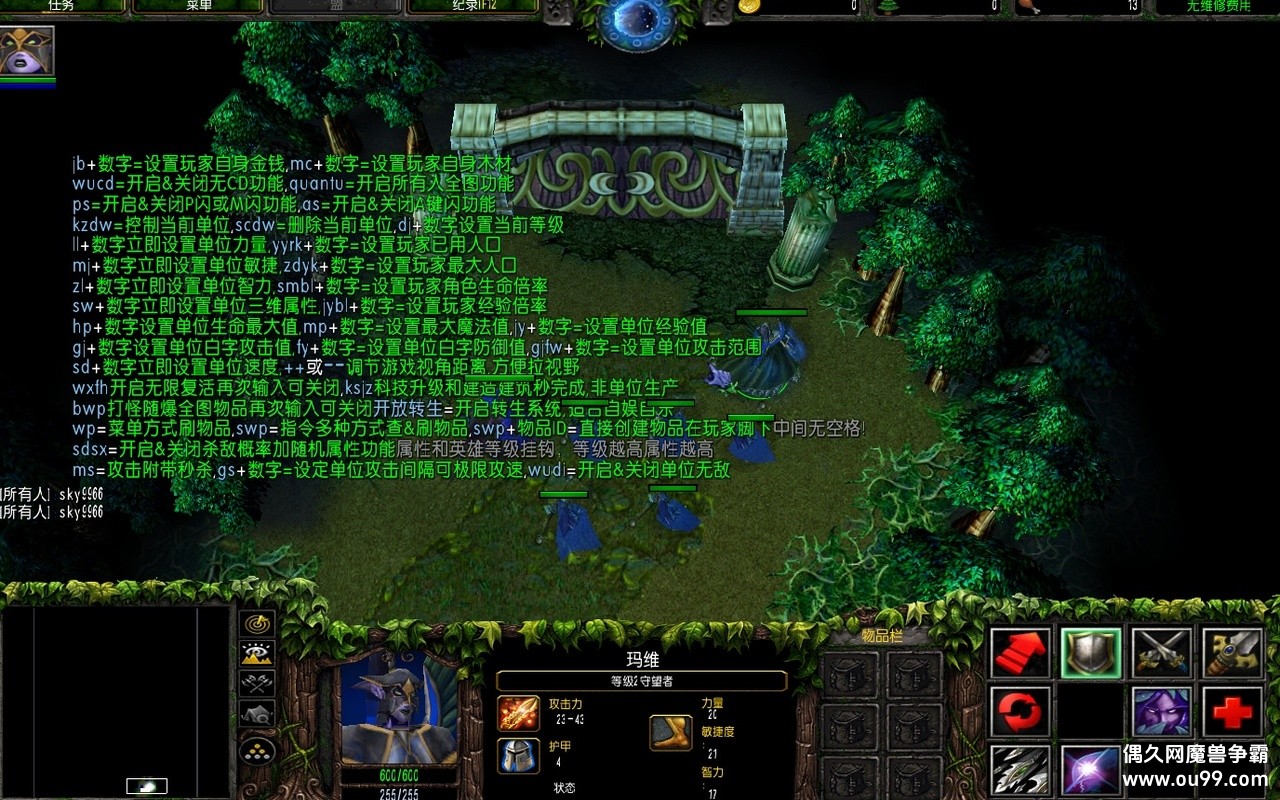Open the formation movement toggle
Screen dimensions: 1280x800
coord(258,749)
